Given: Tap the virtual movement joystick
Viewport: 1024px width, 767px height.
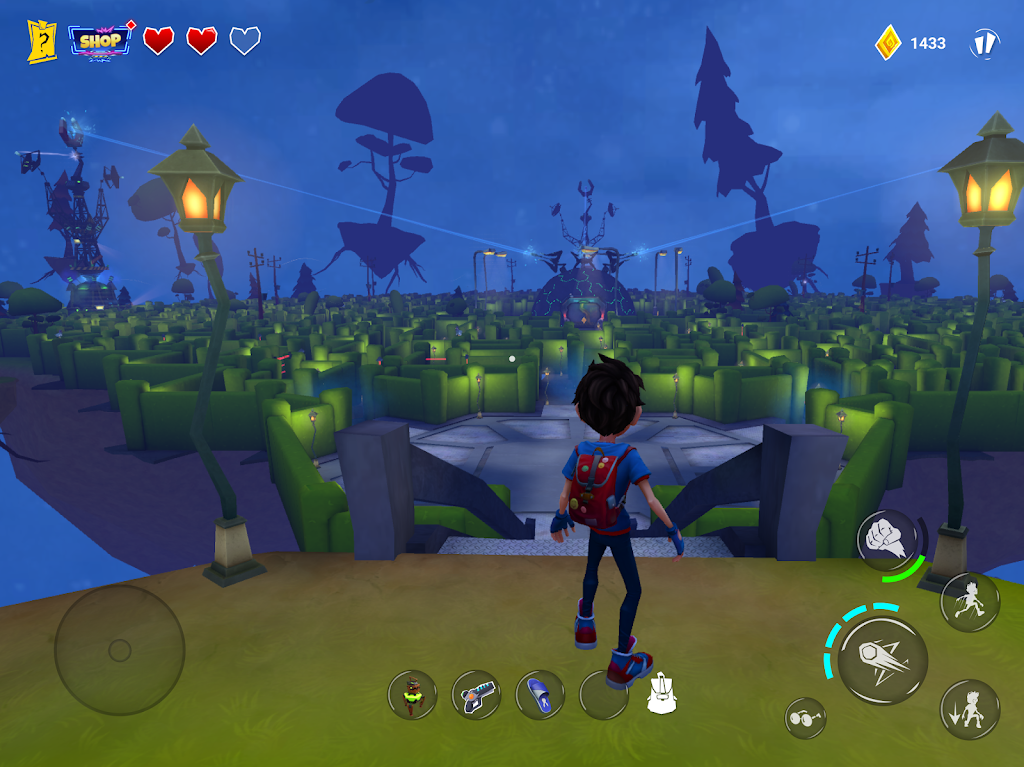Looking at the screenshot, I should point(119,650).
